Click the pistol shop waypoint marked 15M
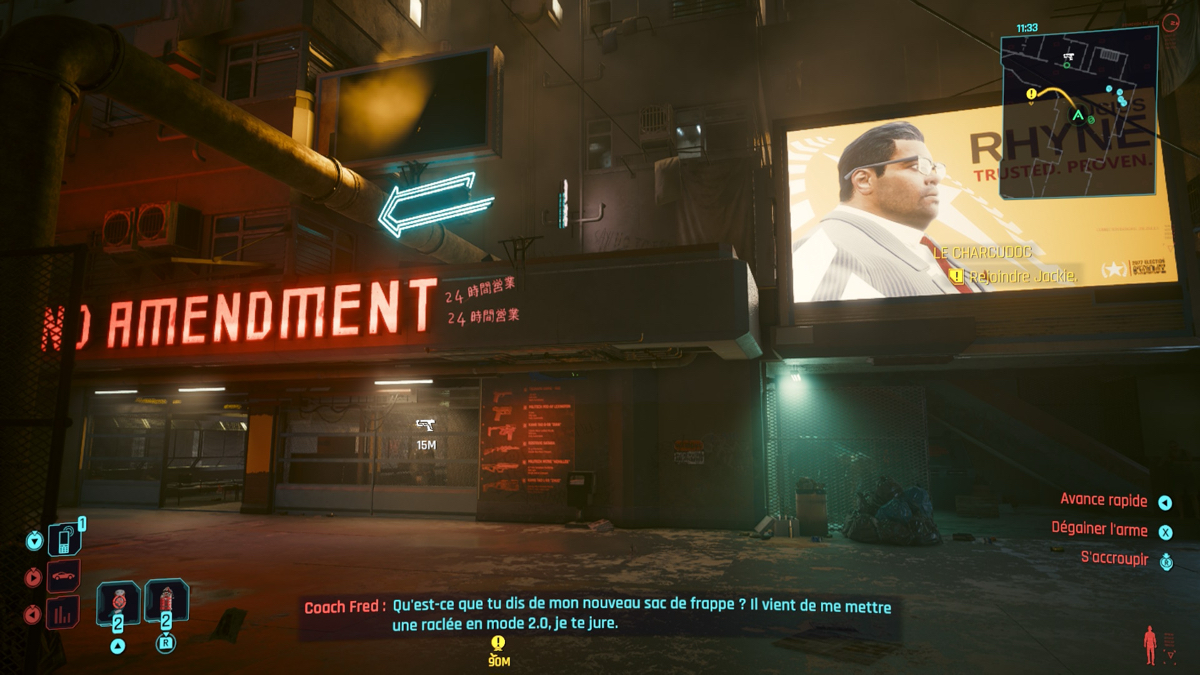 (x=426, y=425)
